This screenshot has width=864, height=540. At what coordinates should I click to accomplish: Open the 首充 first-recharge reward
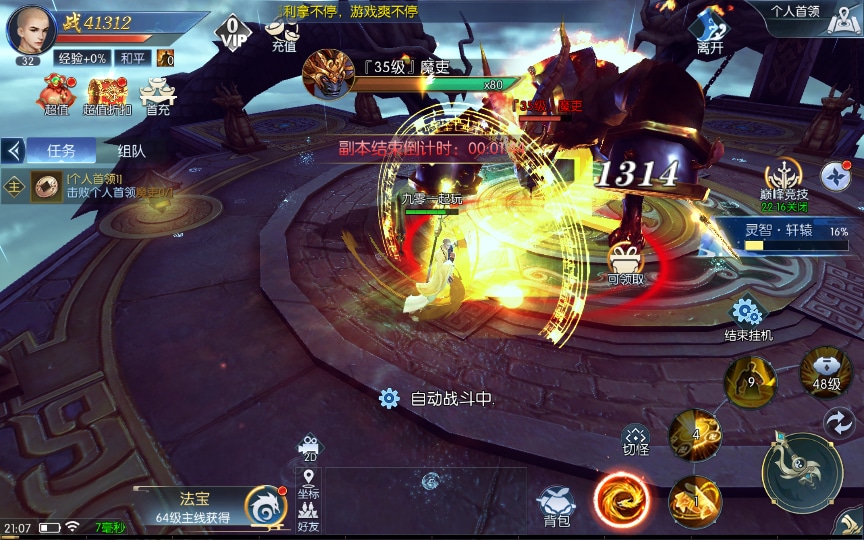click(x=157, y=96)
